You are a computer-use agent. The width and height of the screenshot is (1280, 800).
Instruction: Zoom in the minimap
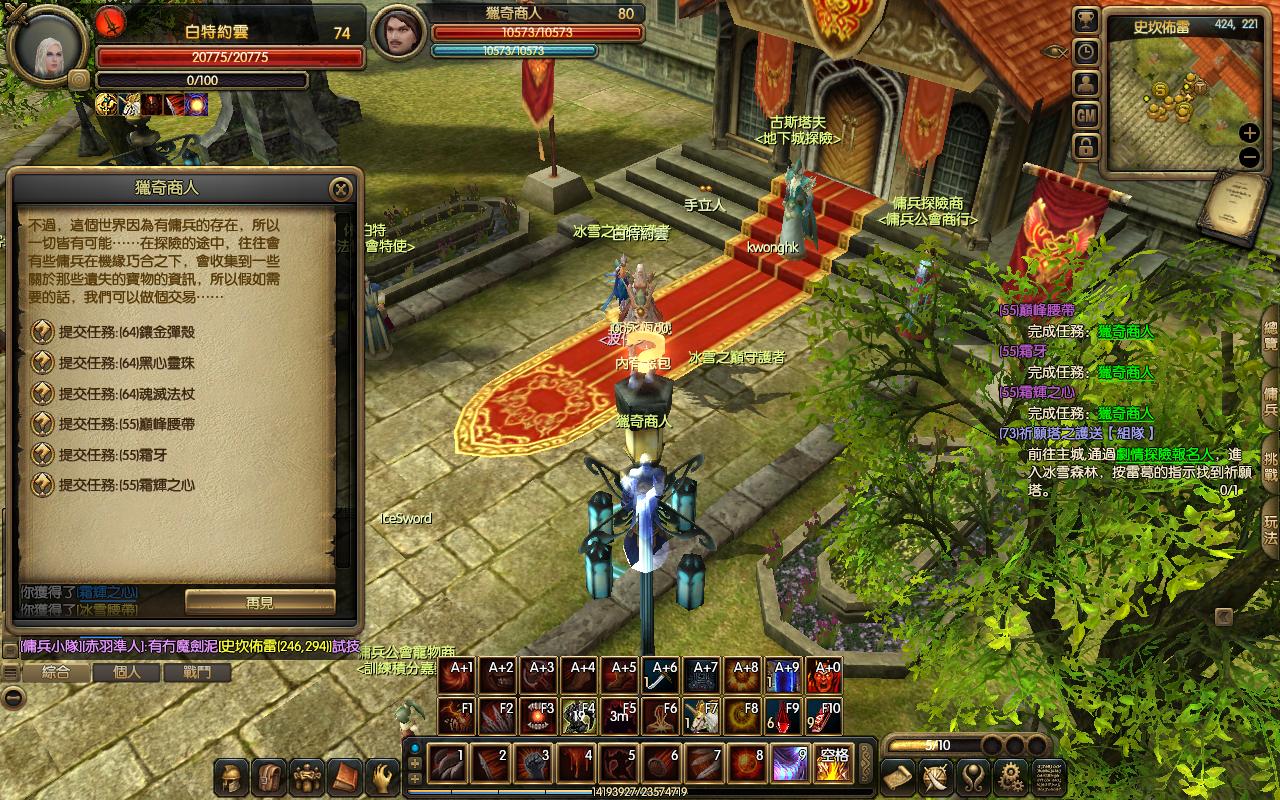1249,133
